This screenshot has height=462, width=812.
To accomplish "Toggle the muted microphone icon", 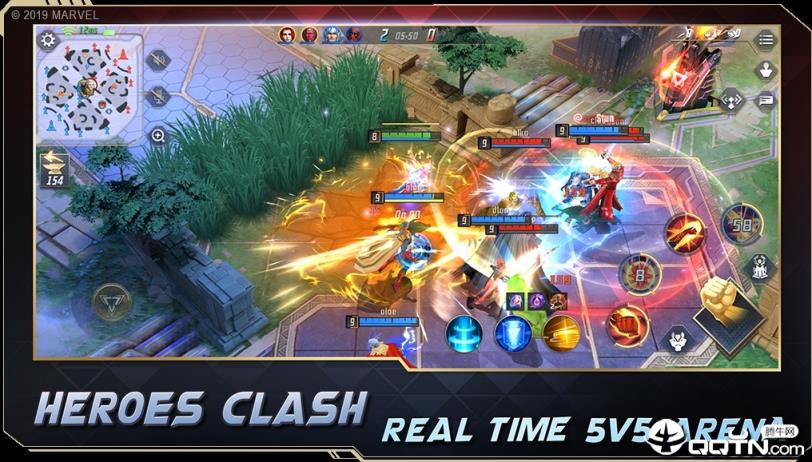I will tap(158, 97).
